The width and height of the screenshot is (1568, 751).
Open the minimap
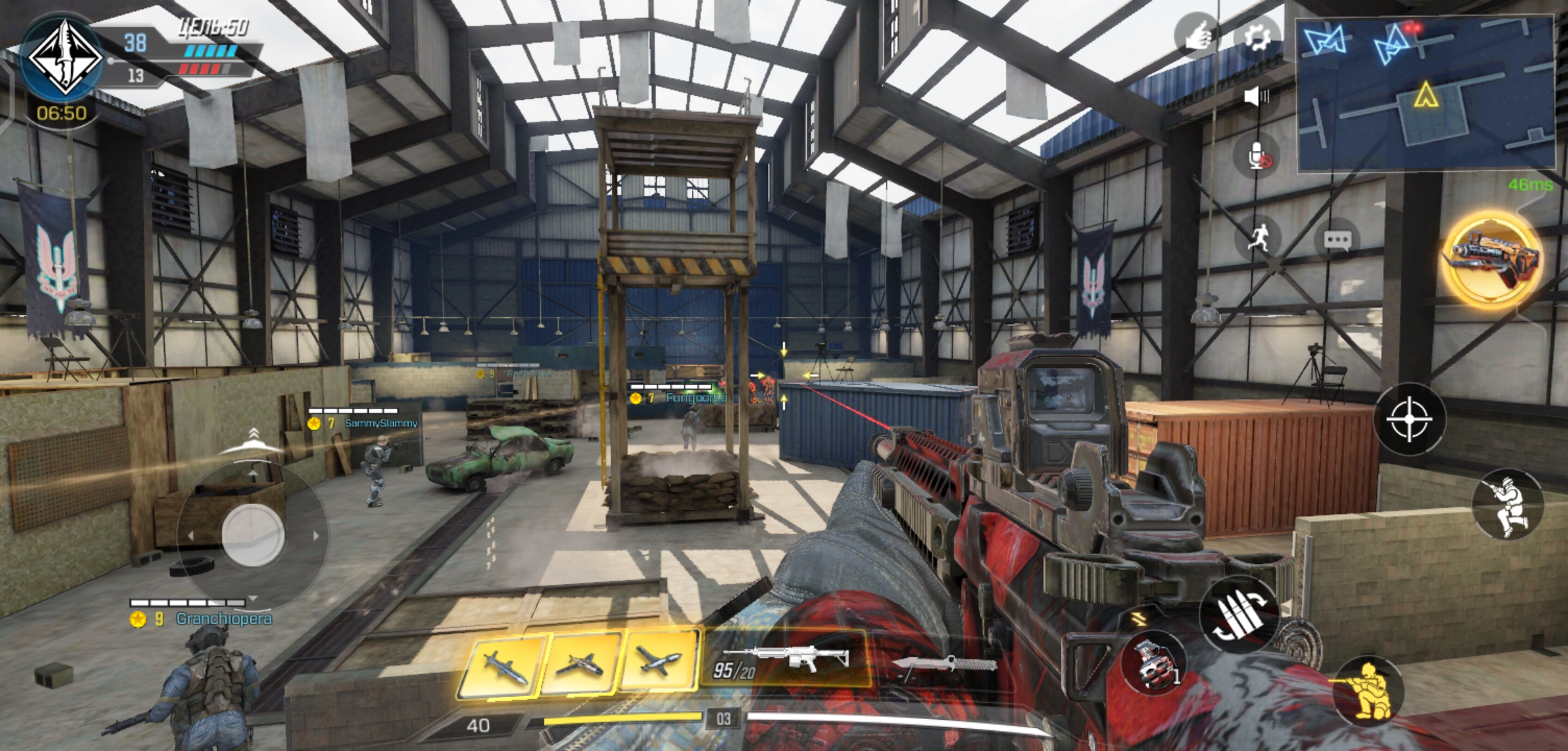1425,93
